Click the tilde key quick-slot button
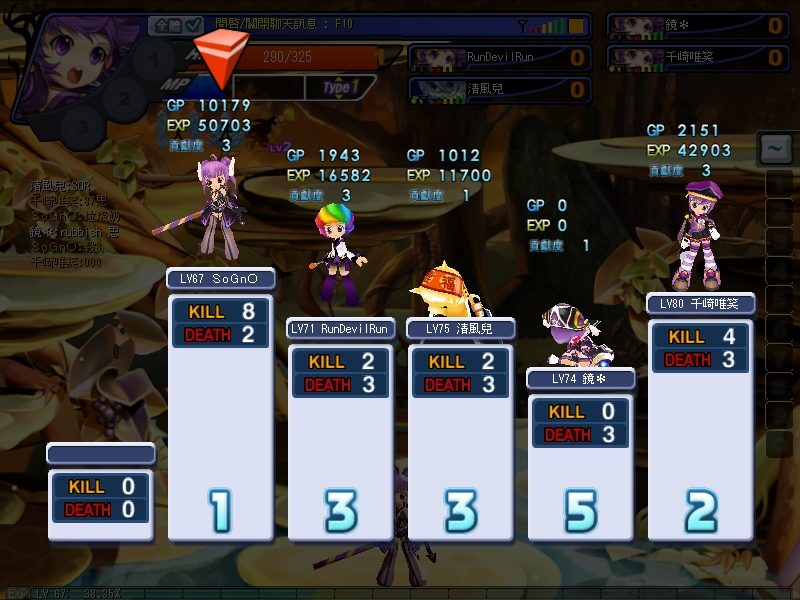The width and height of the screenshot is (800, 600). point(773,150)
